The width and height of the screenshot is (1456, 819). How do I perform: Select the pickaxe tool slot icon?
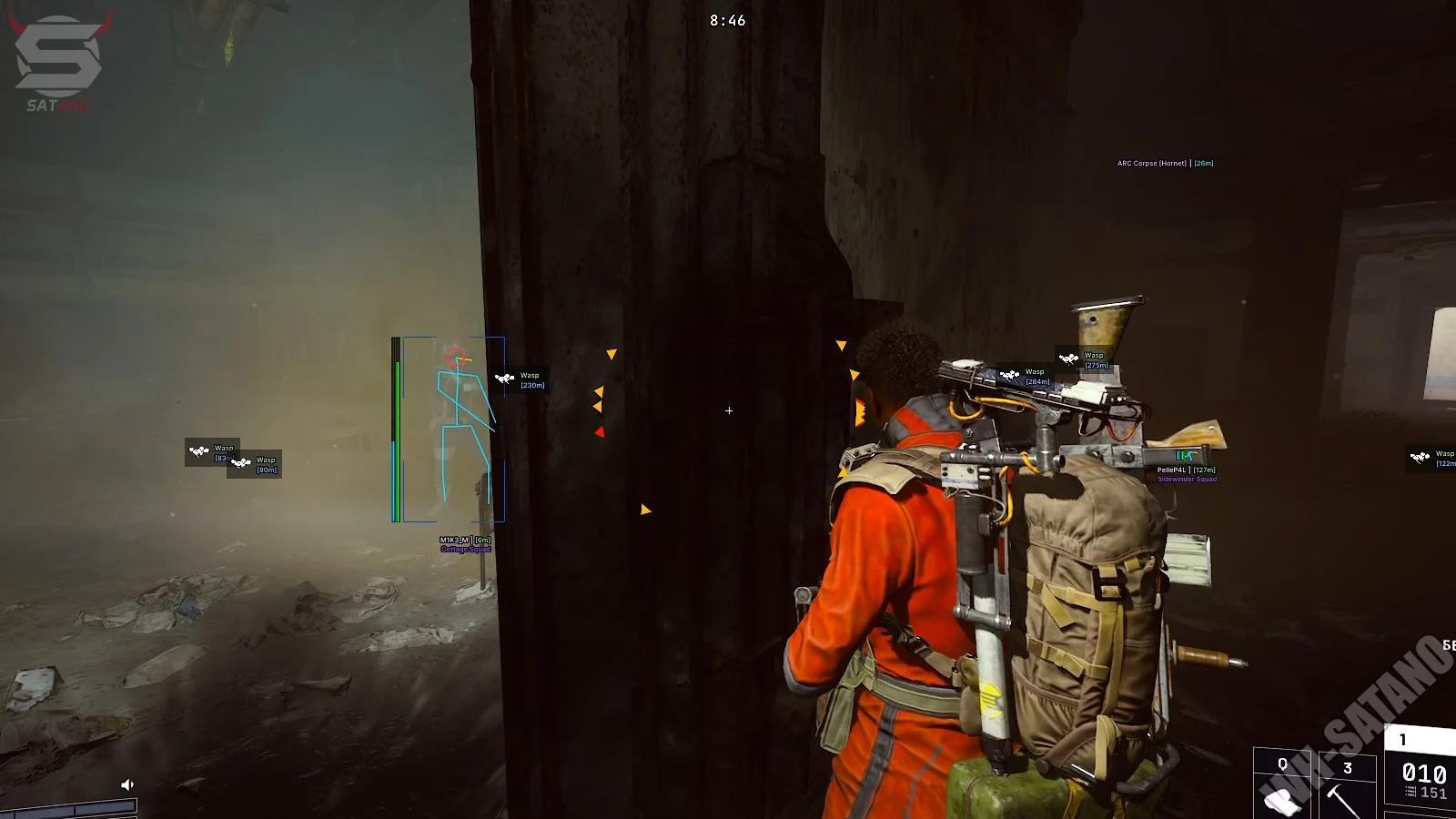tap(1342, 801)
